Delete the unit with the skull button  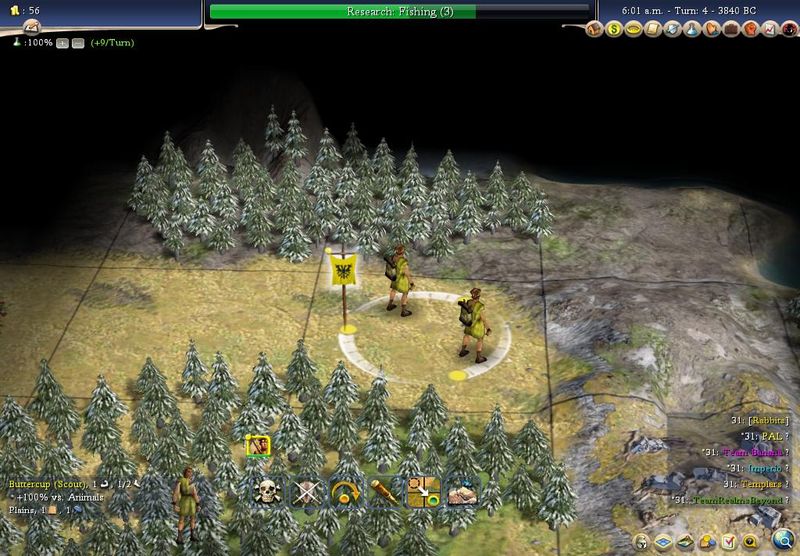(267, 491)
